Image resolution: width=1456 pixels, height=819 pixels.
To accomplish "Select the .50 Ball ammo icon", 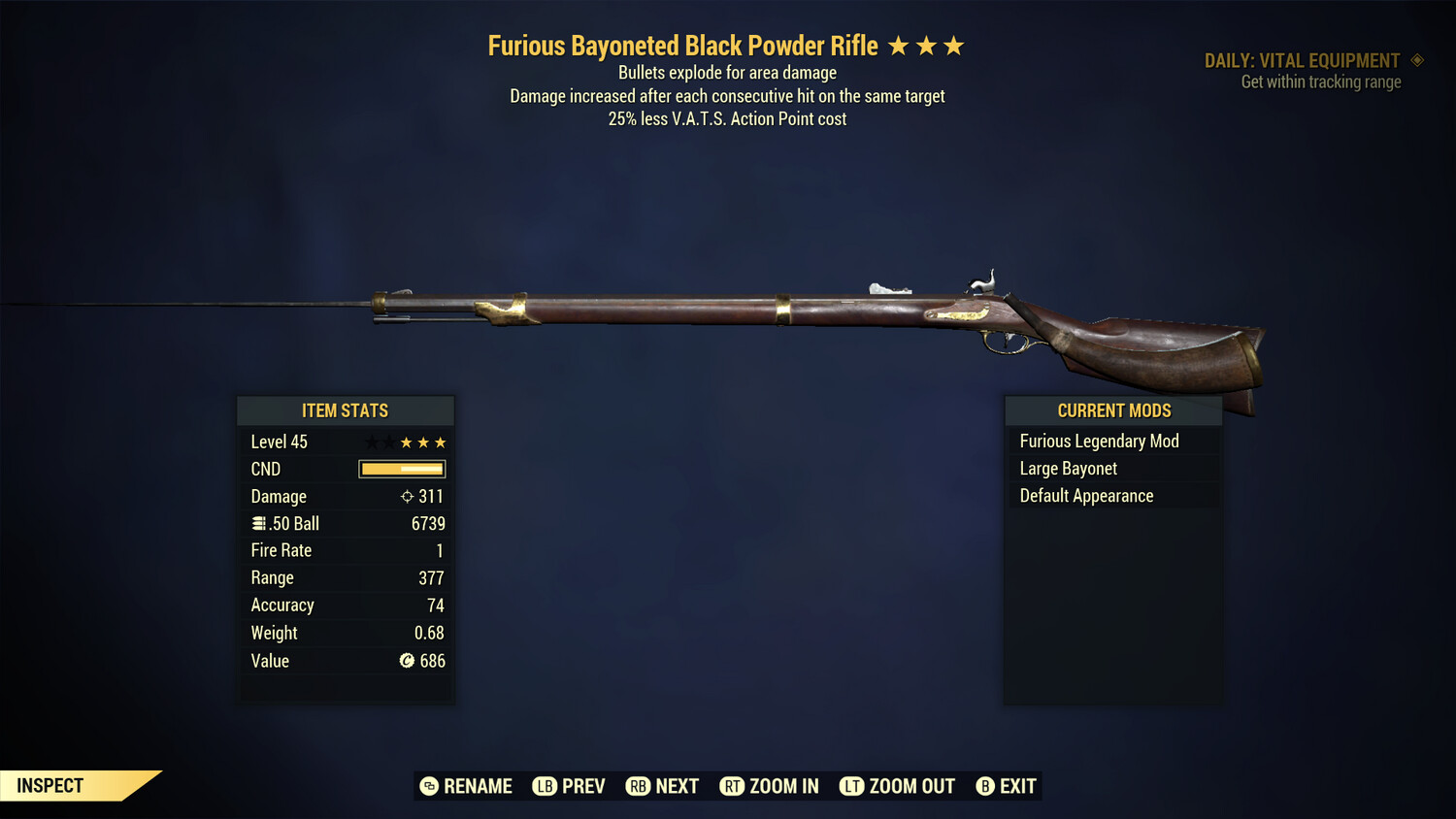I will point(259,523).
